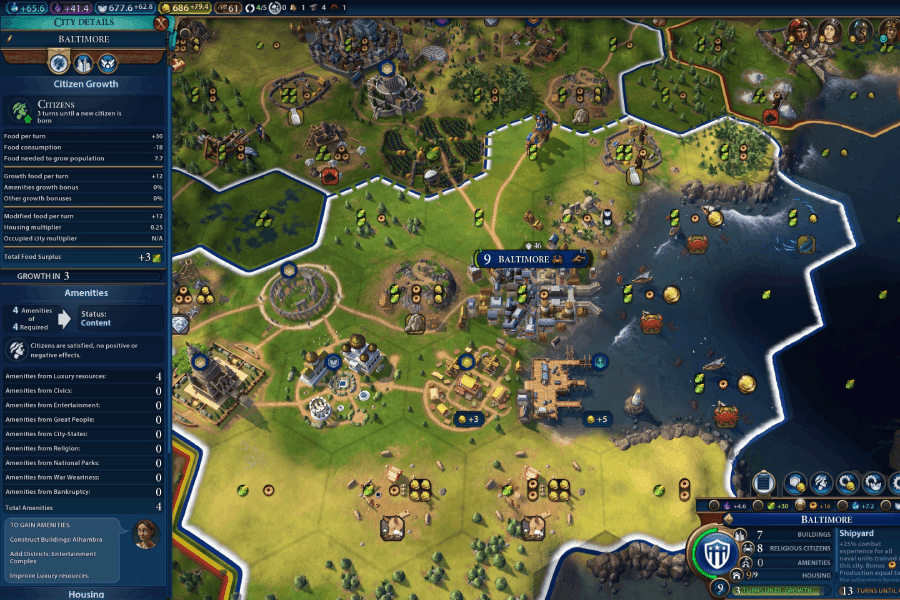Open the winged religion tab
The width and height of the screenshot is (900, 600).
click(107, 63)
